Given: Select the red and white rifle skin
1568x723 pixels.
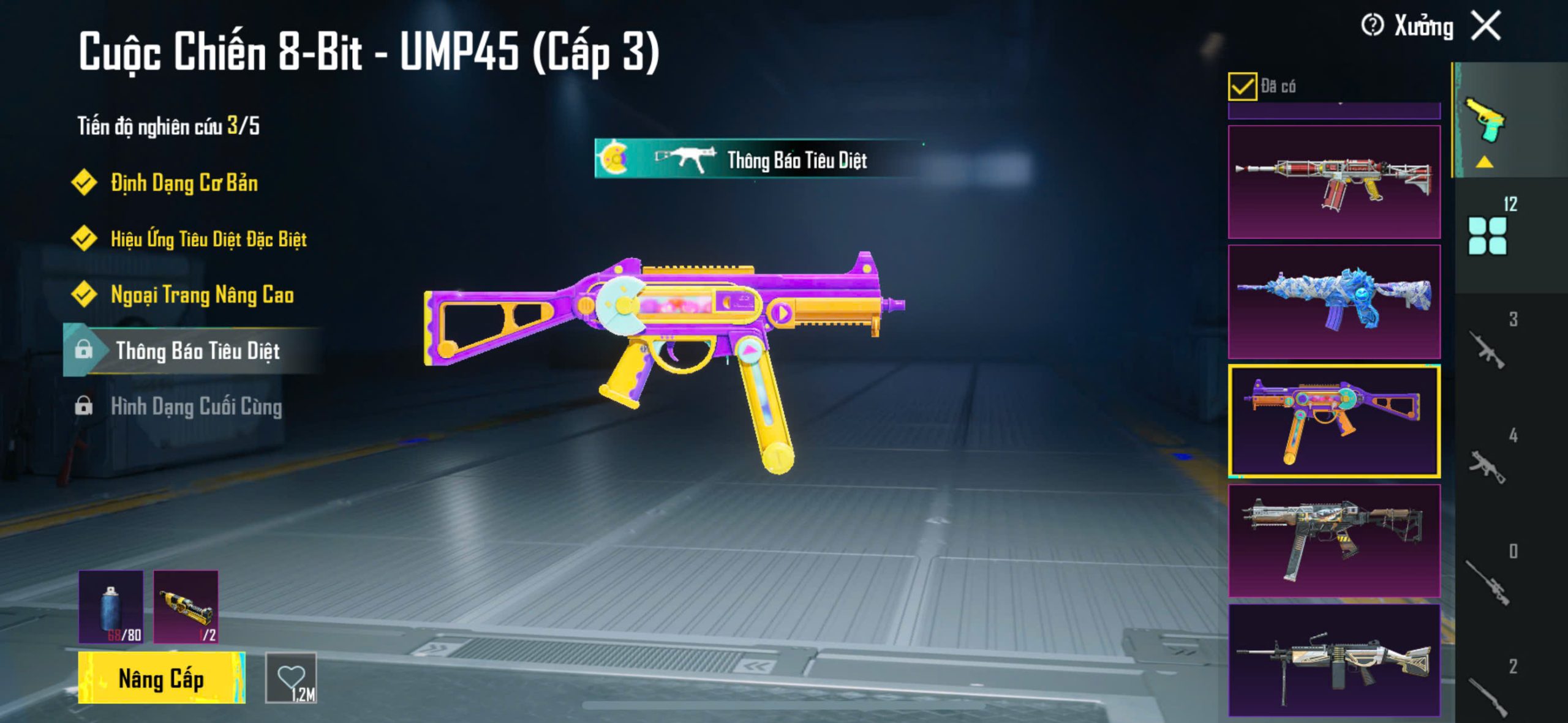Looking at the screenshot, I should point(1334,182).
